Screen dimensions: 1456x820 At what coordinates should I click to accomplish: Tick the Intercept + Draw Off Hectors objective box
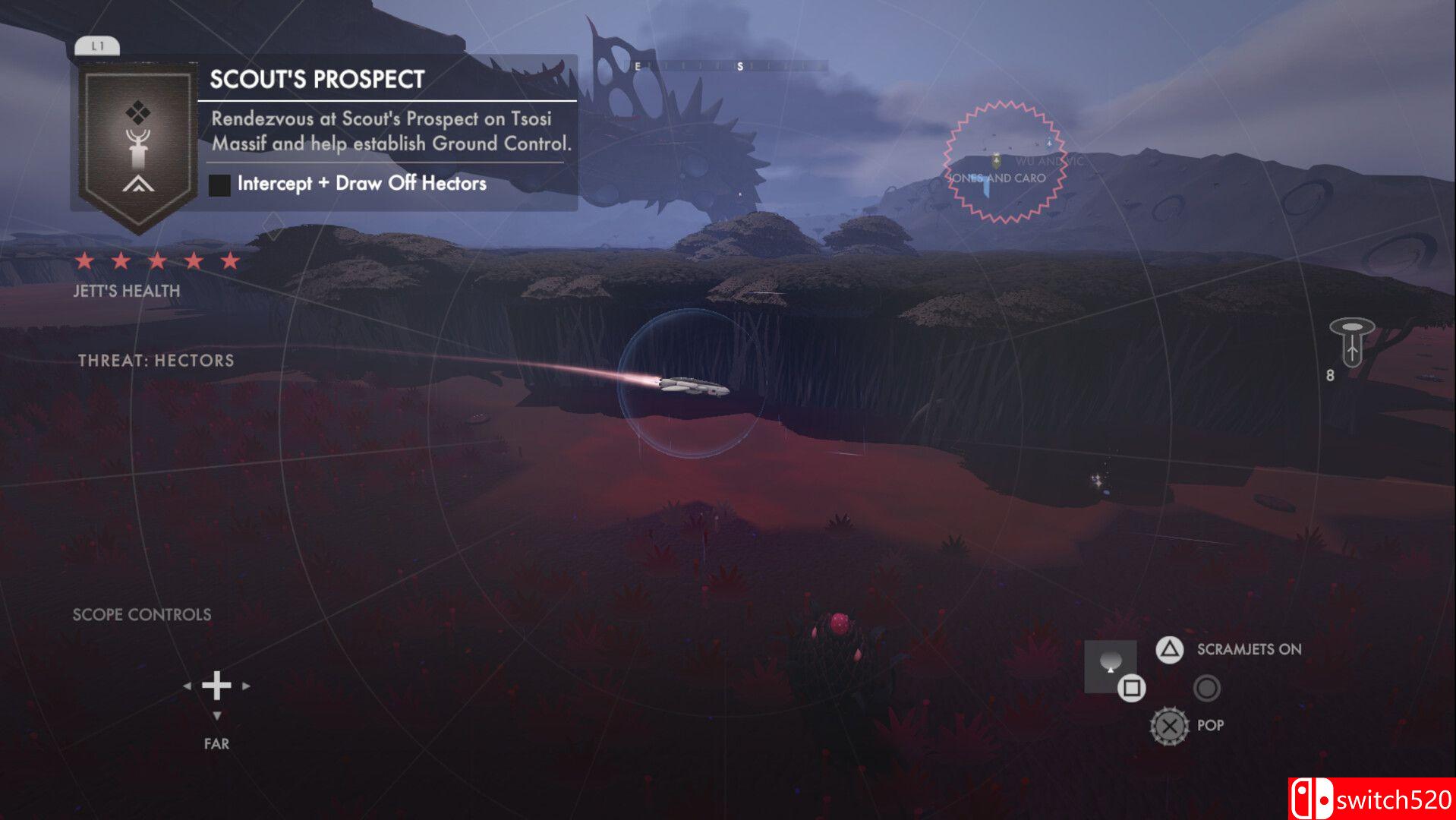tap(219, 185)
